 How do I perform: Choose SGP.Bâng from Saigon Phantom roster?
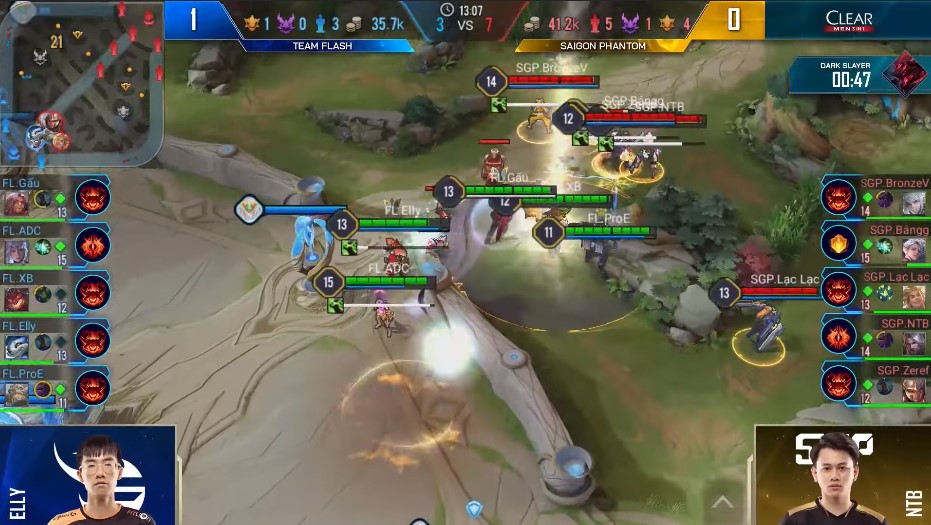(875, 244)
